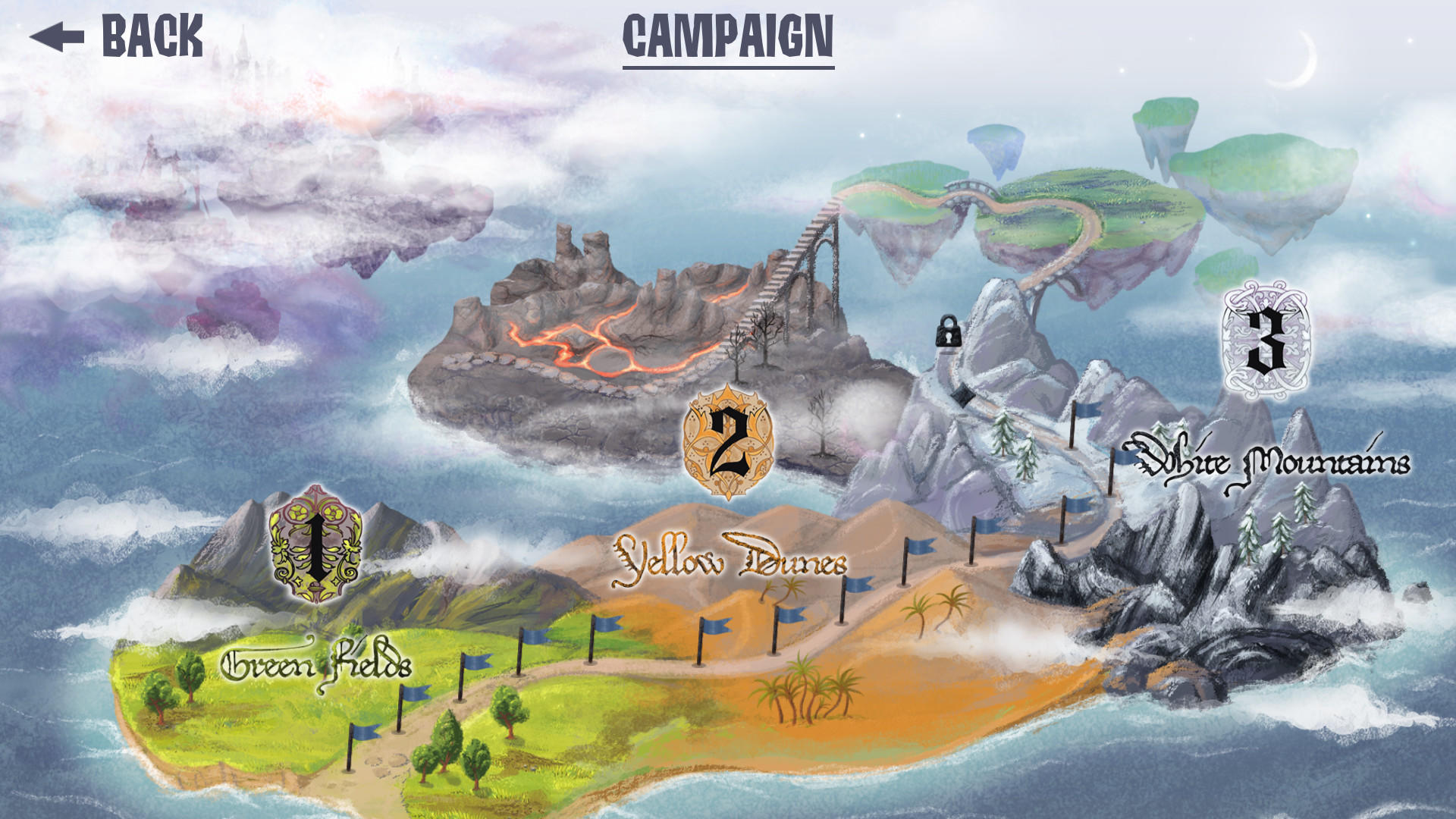Click the back arrow icon
The width and height of the screenshot is (1456, 819).
(x=59, y=34)
